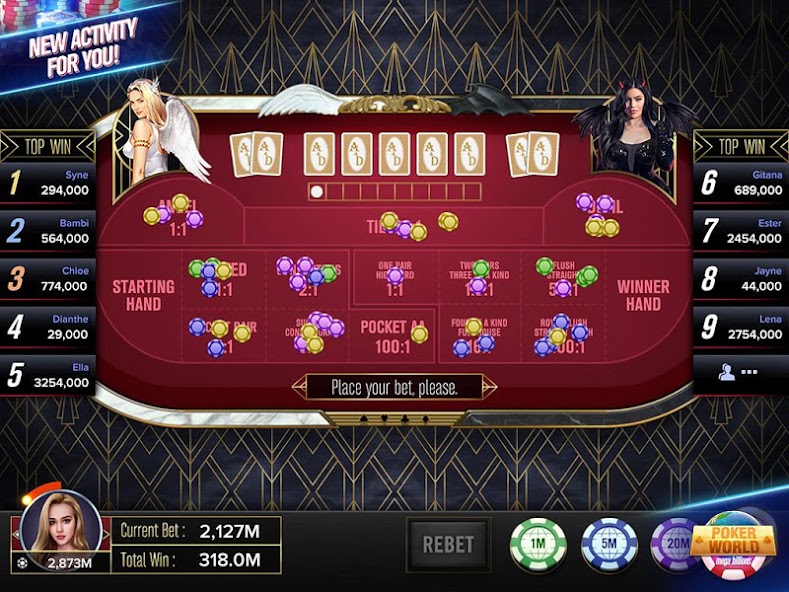This screenshot has width=789, height=592.
Task: Select Ester in the top win list
Action: tap(742, 231)
